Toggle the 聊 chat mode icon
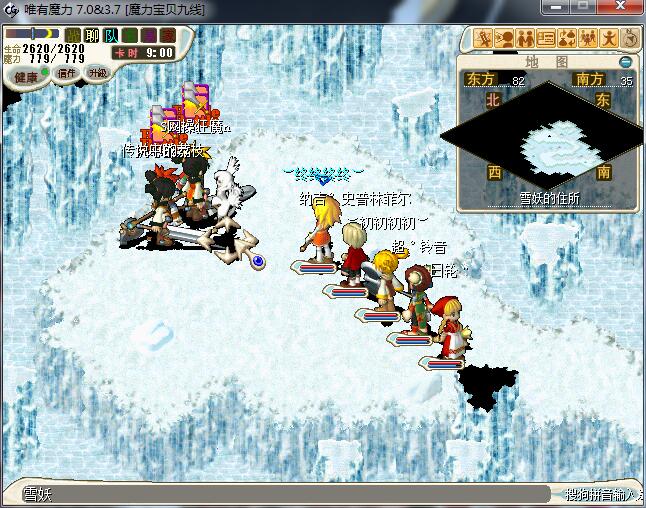Image resolution: width=646 pixels, height=508 pixels. coord(92,36)
